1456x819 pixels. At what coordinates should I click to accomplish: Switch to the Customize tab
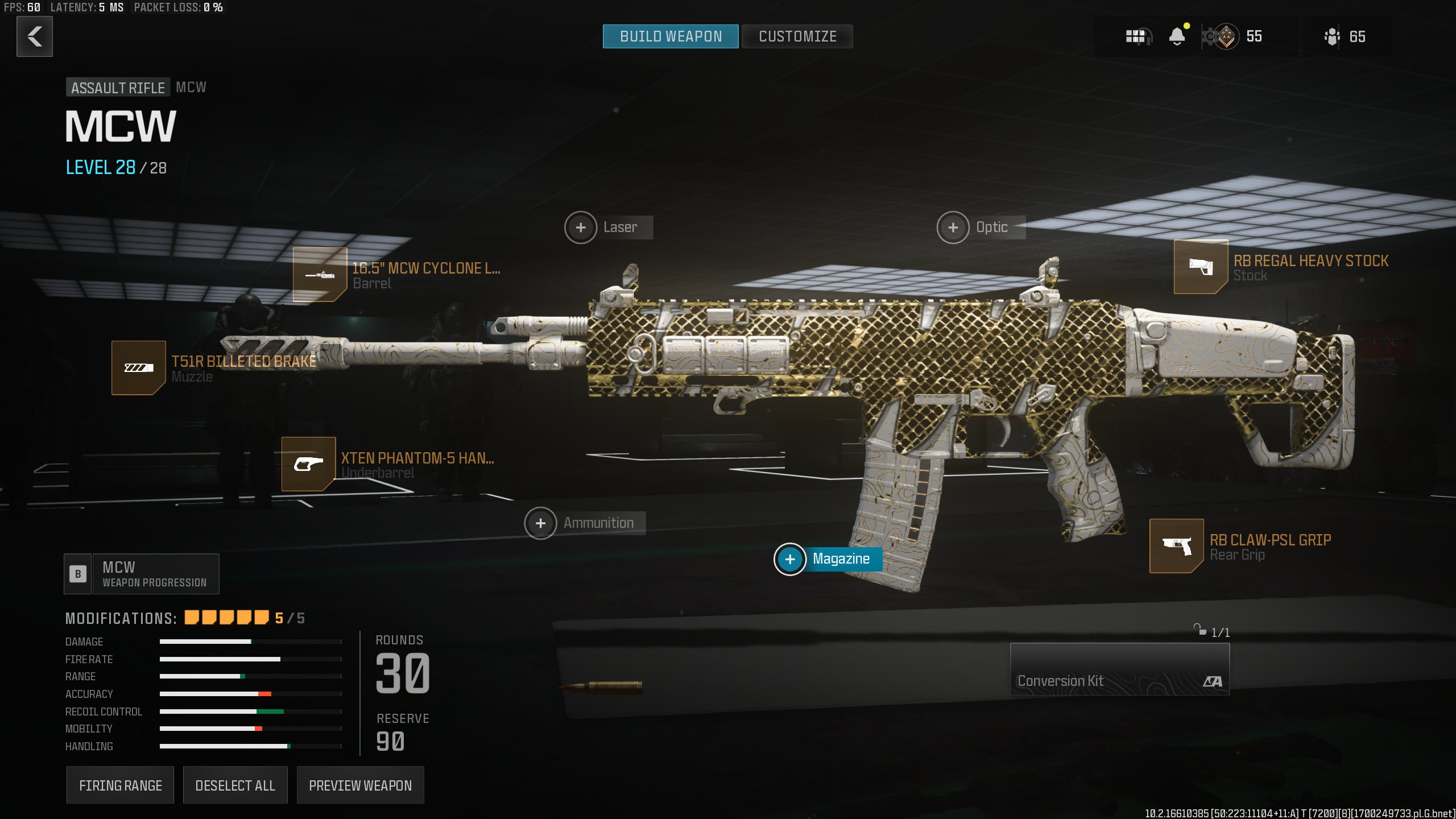coord(797,36)
